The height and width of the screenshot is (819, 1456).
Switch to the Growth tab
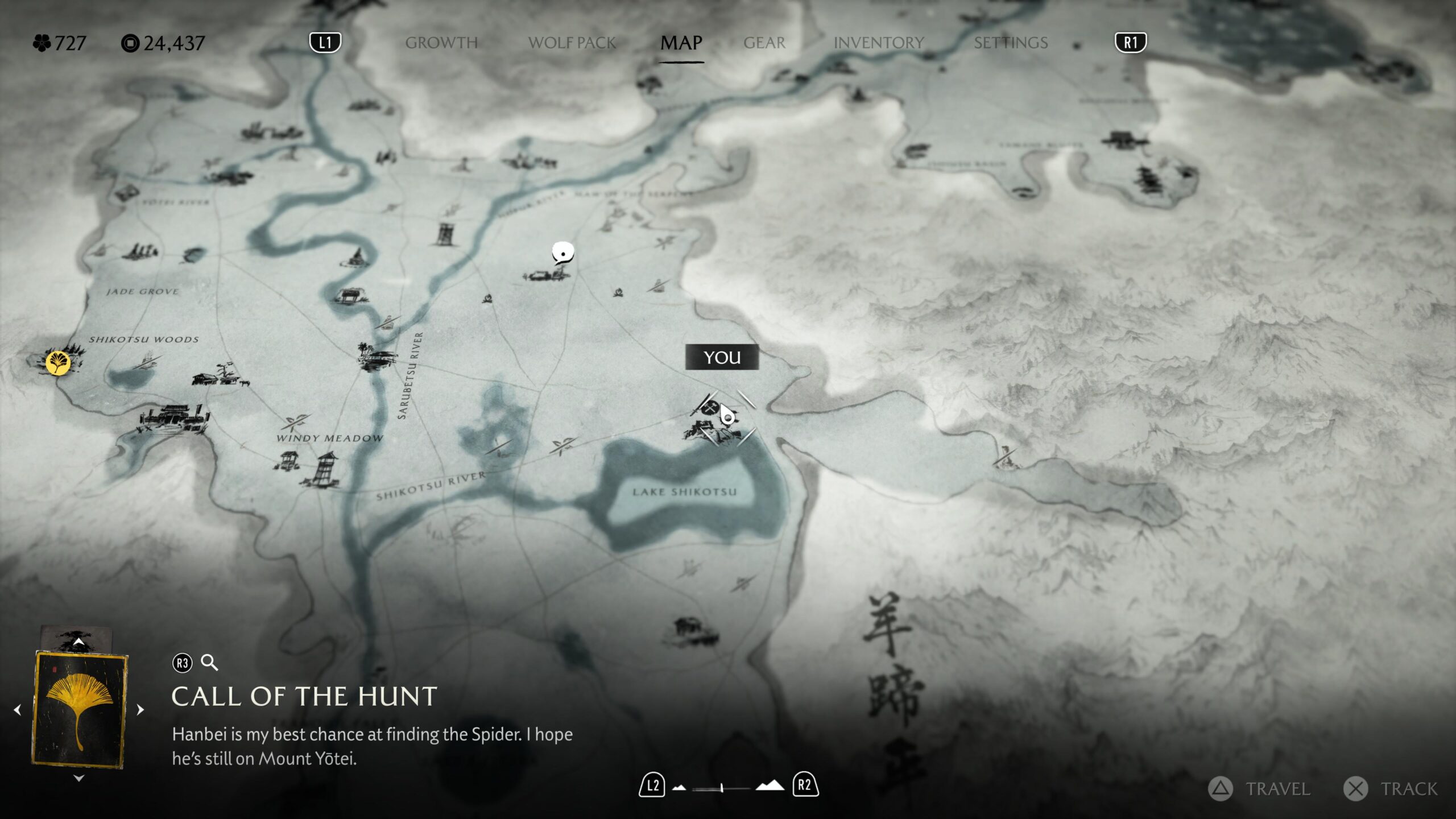(x=441, y=43)
